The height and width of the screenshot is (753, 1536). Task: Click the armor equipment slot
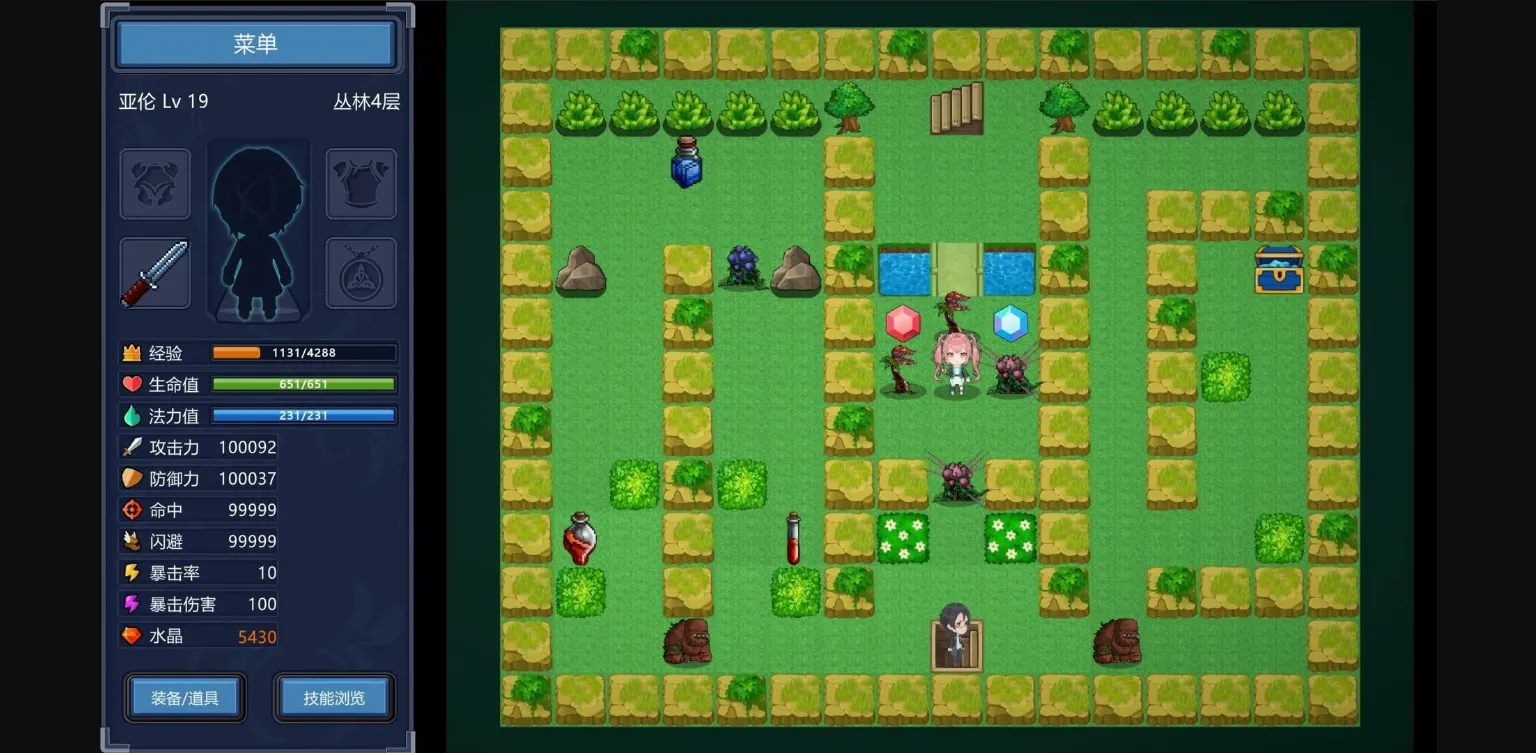pyautogui.click(x=360, y=184)
